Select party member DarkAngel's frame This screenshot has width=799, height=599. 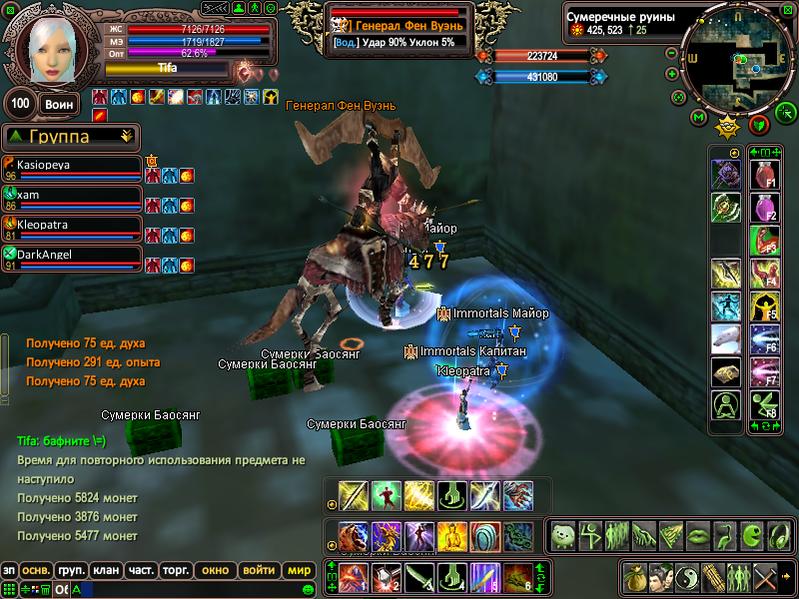[72, 259]
